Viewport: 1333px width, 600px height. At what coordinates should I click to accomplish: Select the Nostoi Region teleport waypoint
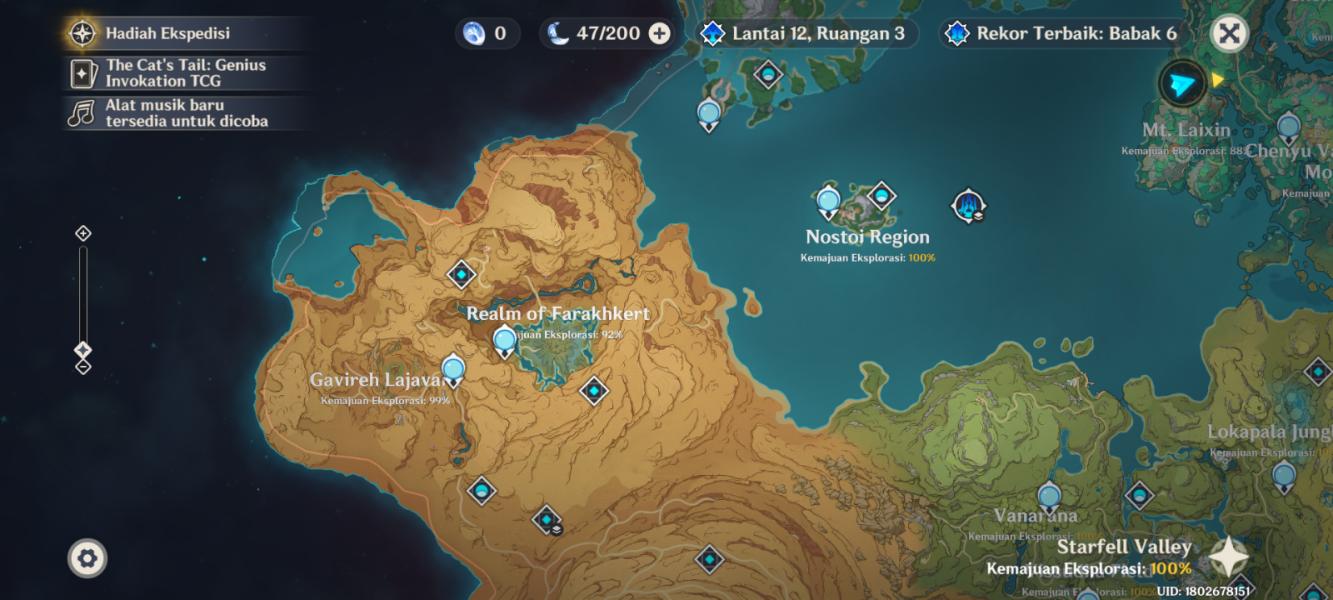coord(828,202)
